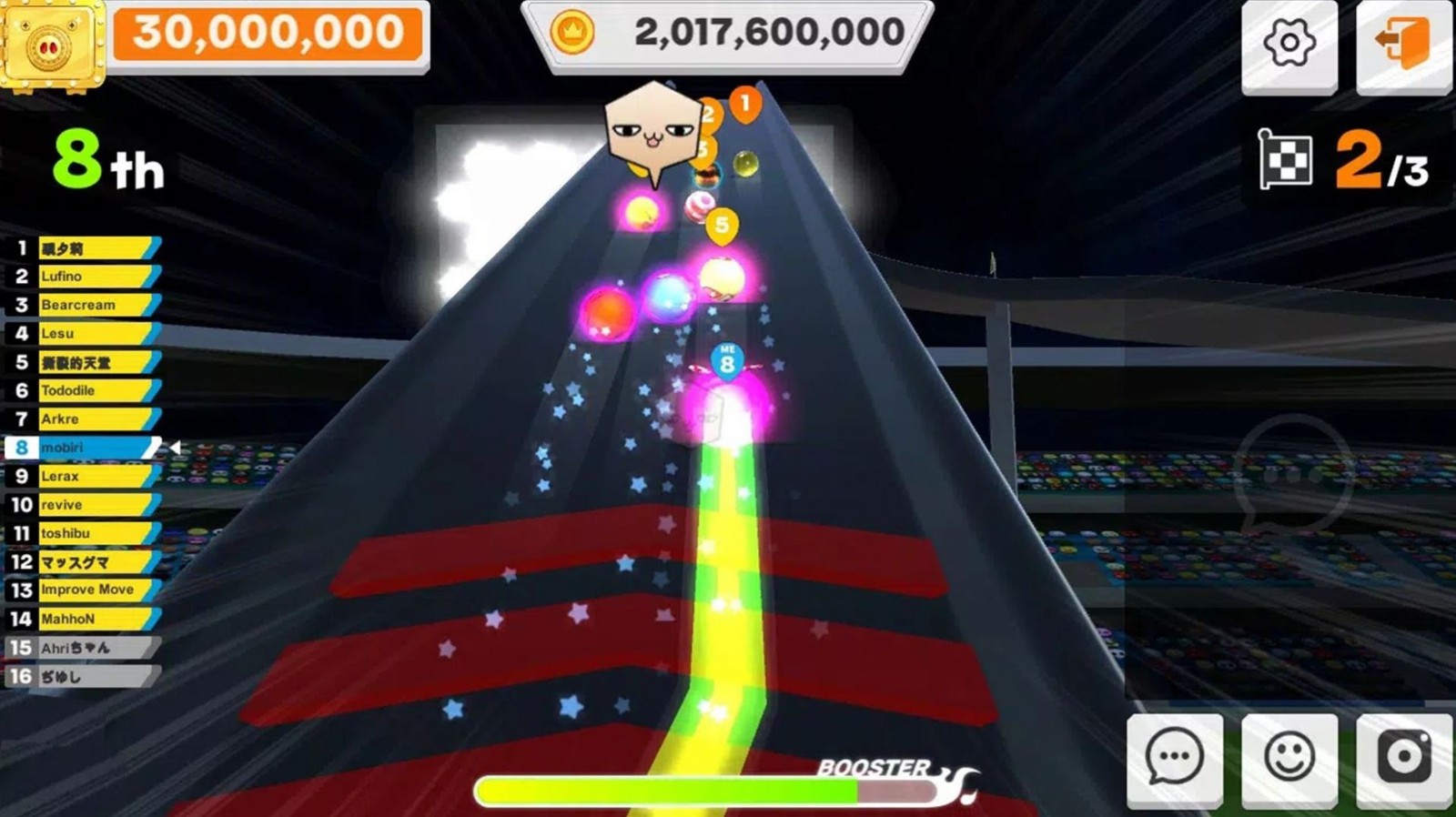Exit the race with the door button

[1403, 44]
